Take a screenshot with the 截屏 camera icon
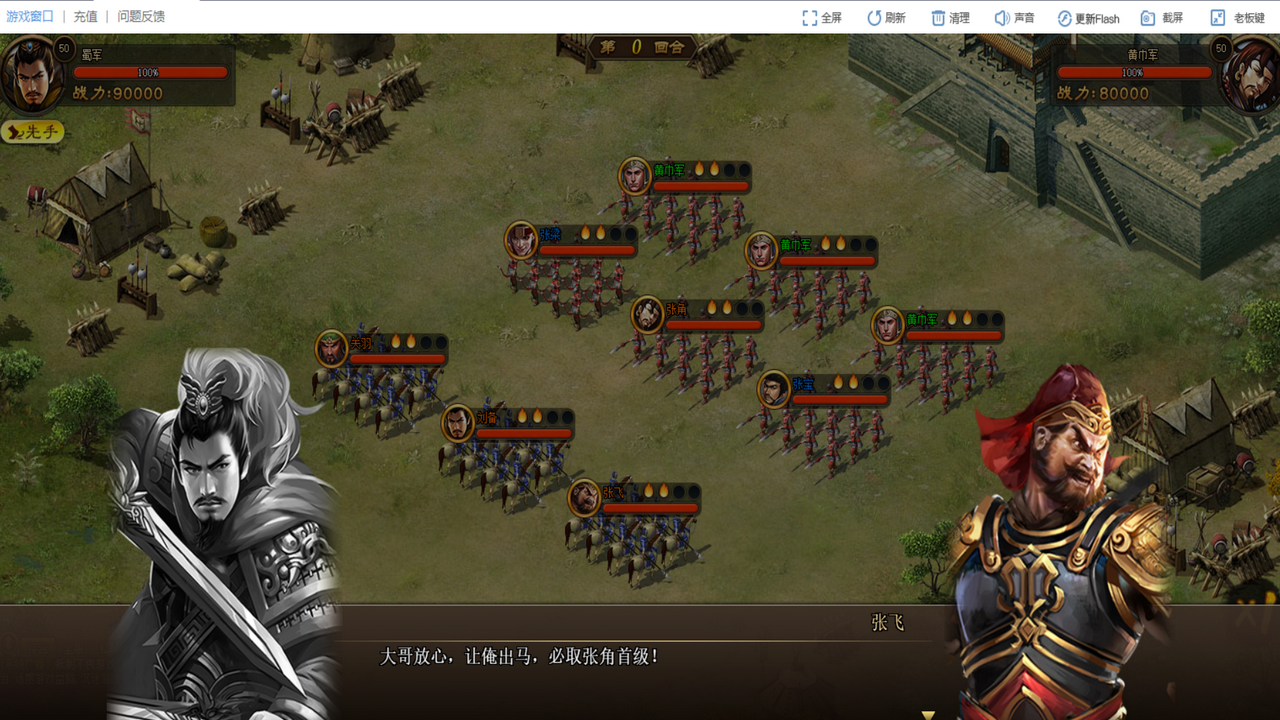The image size is (1280, 720). pos(1150,16)
